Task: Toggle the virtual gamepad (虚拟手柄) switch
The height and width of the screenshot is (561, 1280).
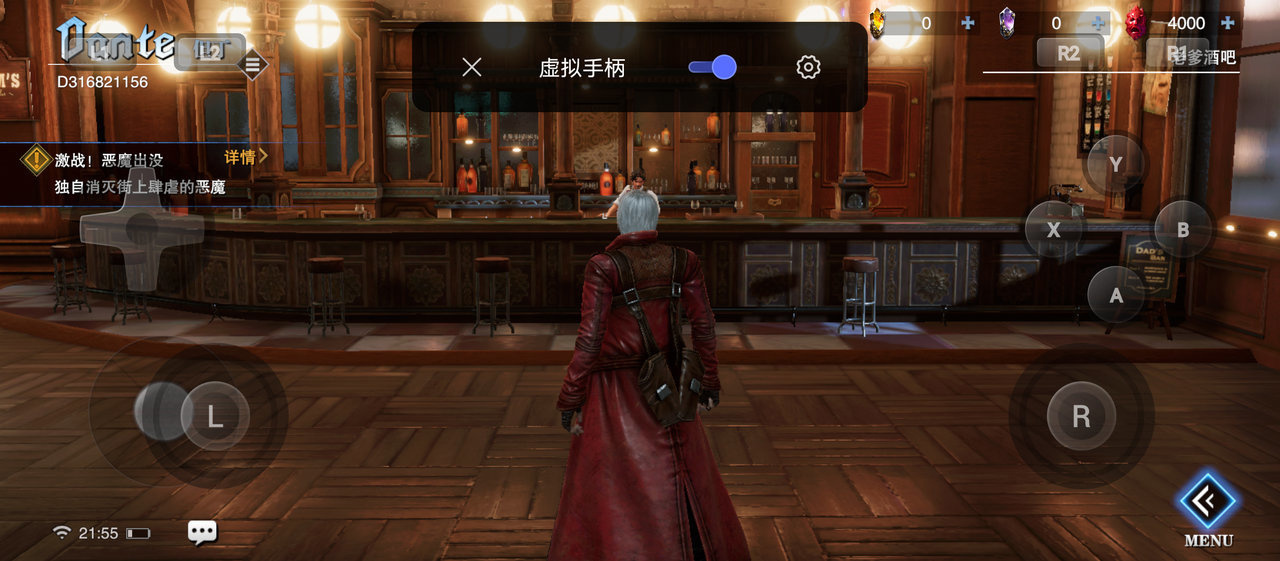Action: tap(712, 67)
